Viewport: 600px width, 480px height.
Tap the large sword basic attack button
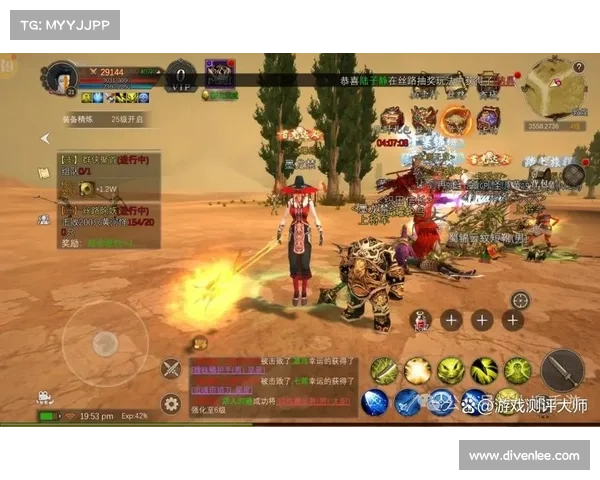coord(561,371)
